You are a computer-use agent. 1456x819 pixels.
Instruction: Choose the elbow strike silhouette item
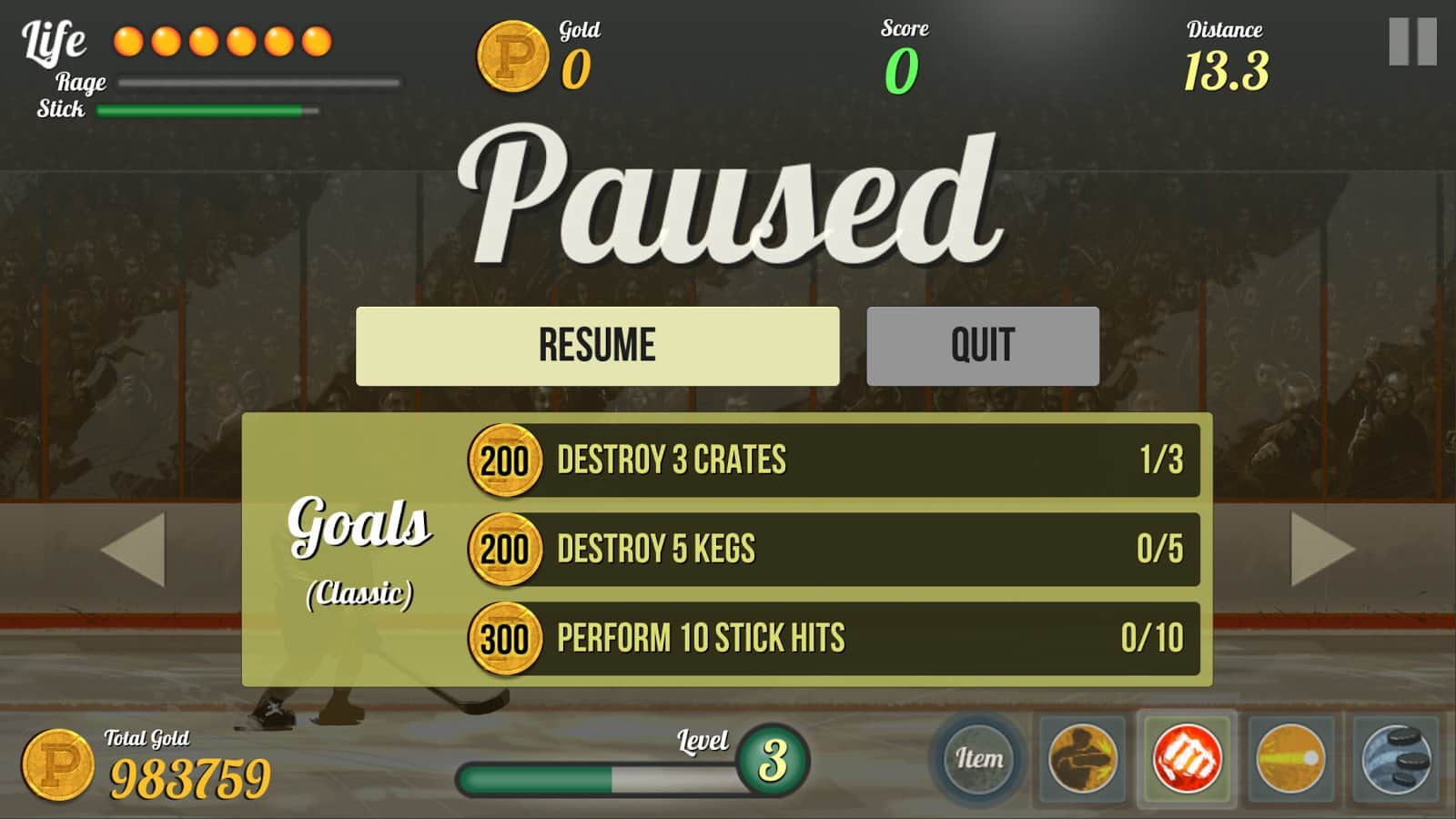coord(1082,758)
